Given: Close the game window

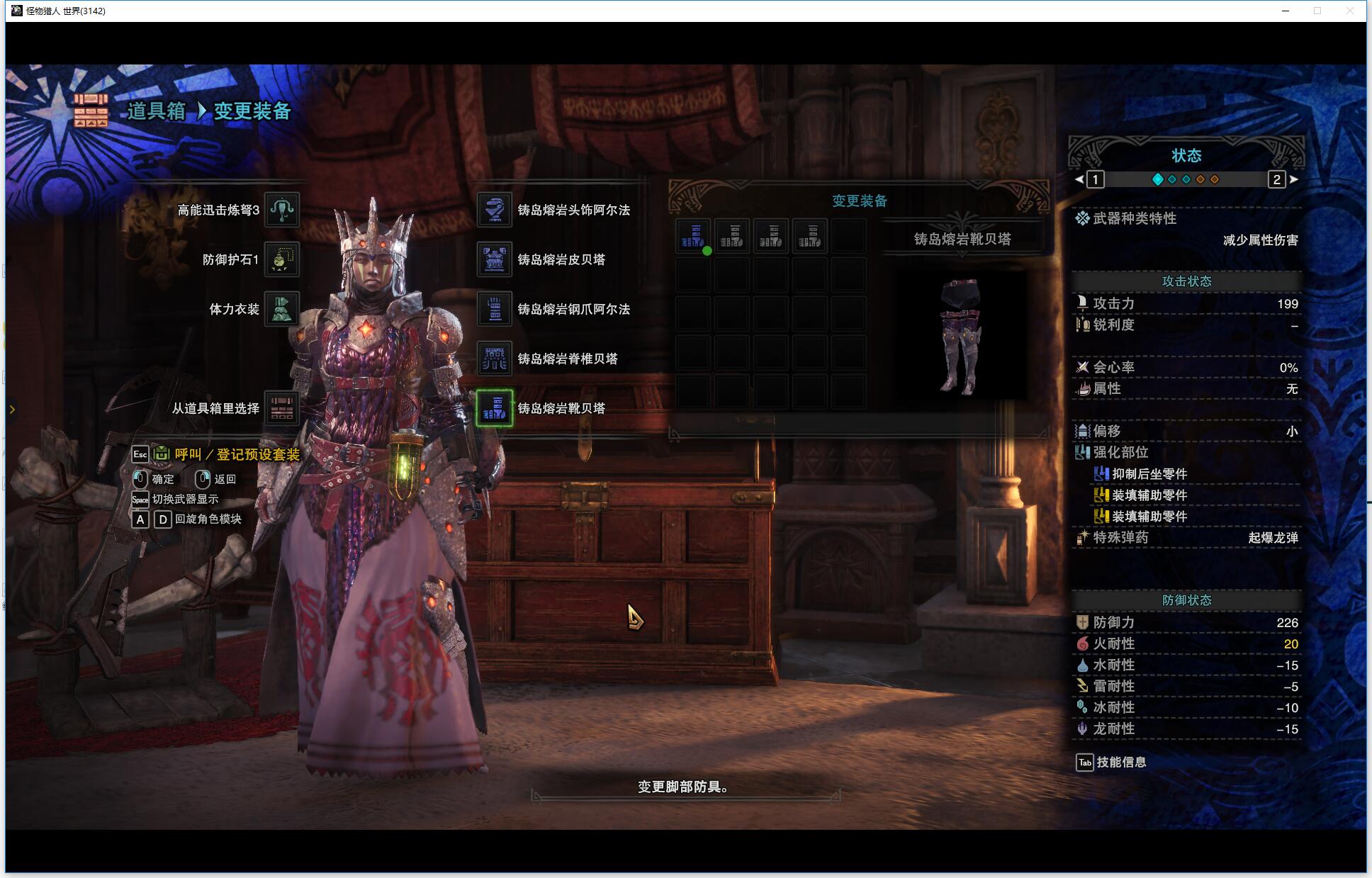Looking at the screenshot, I should tap(1350, 11).
